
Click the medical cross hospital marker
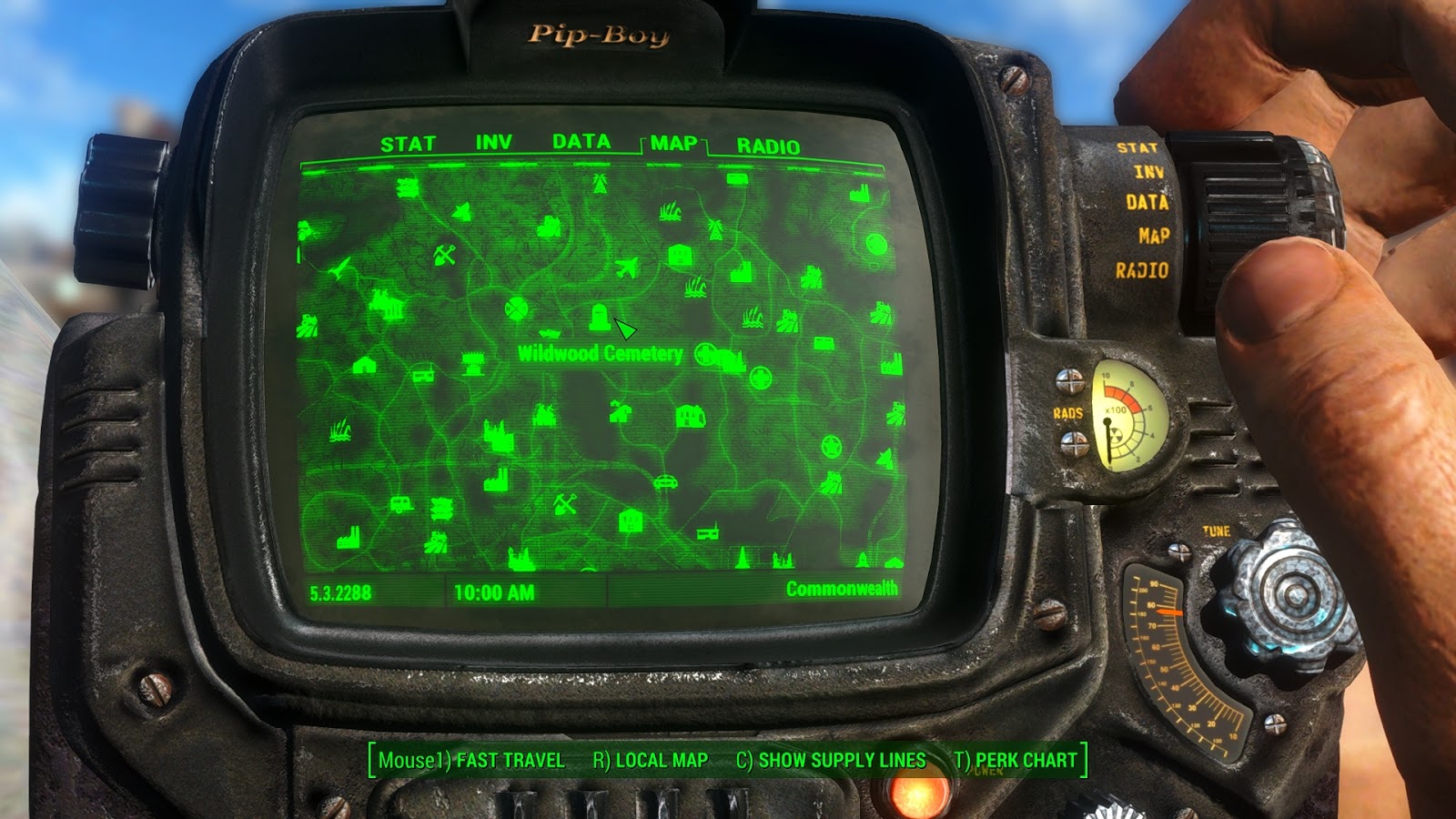click(705, 354)
